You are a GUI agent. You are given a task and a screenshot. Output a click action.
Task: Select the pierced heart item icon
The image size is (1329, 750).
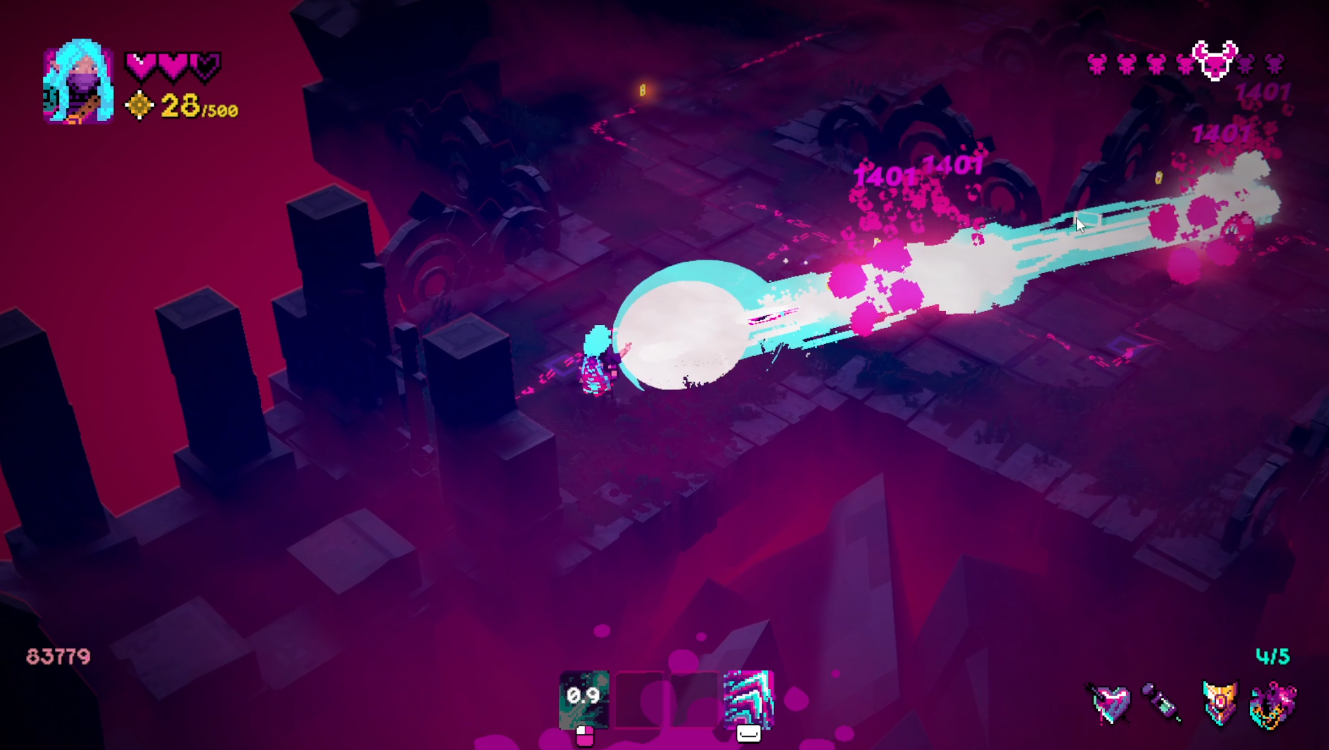point(1110,703)
